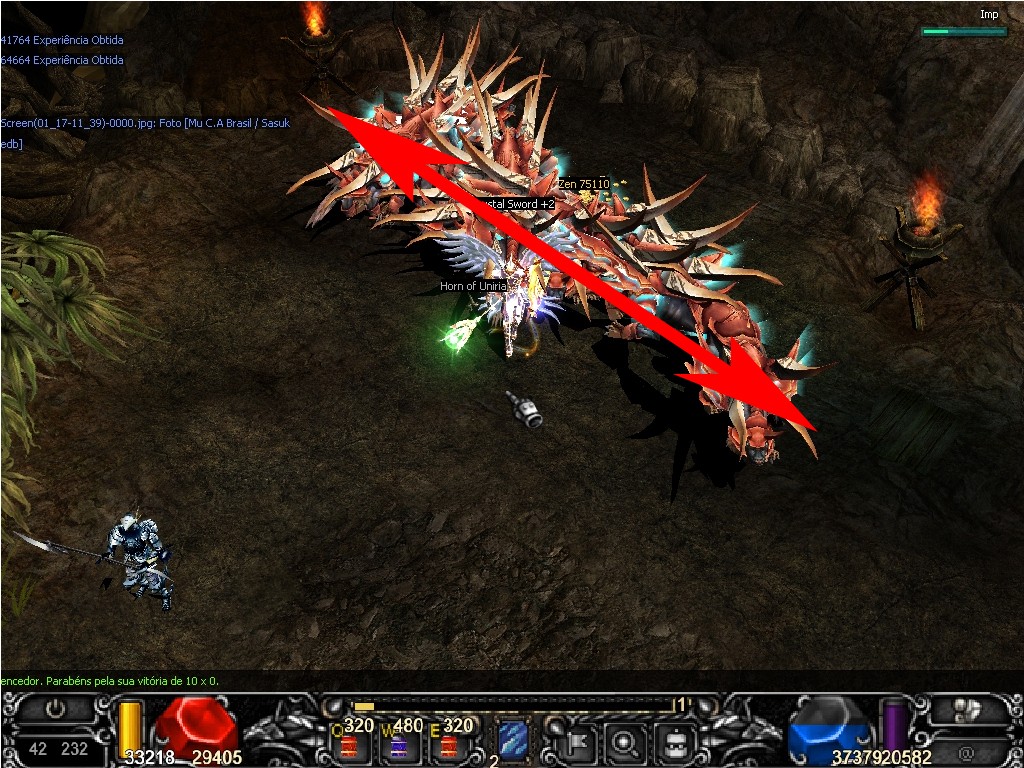Use the red potion in the Q slot

349,743
